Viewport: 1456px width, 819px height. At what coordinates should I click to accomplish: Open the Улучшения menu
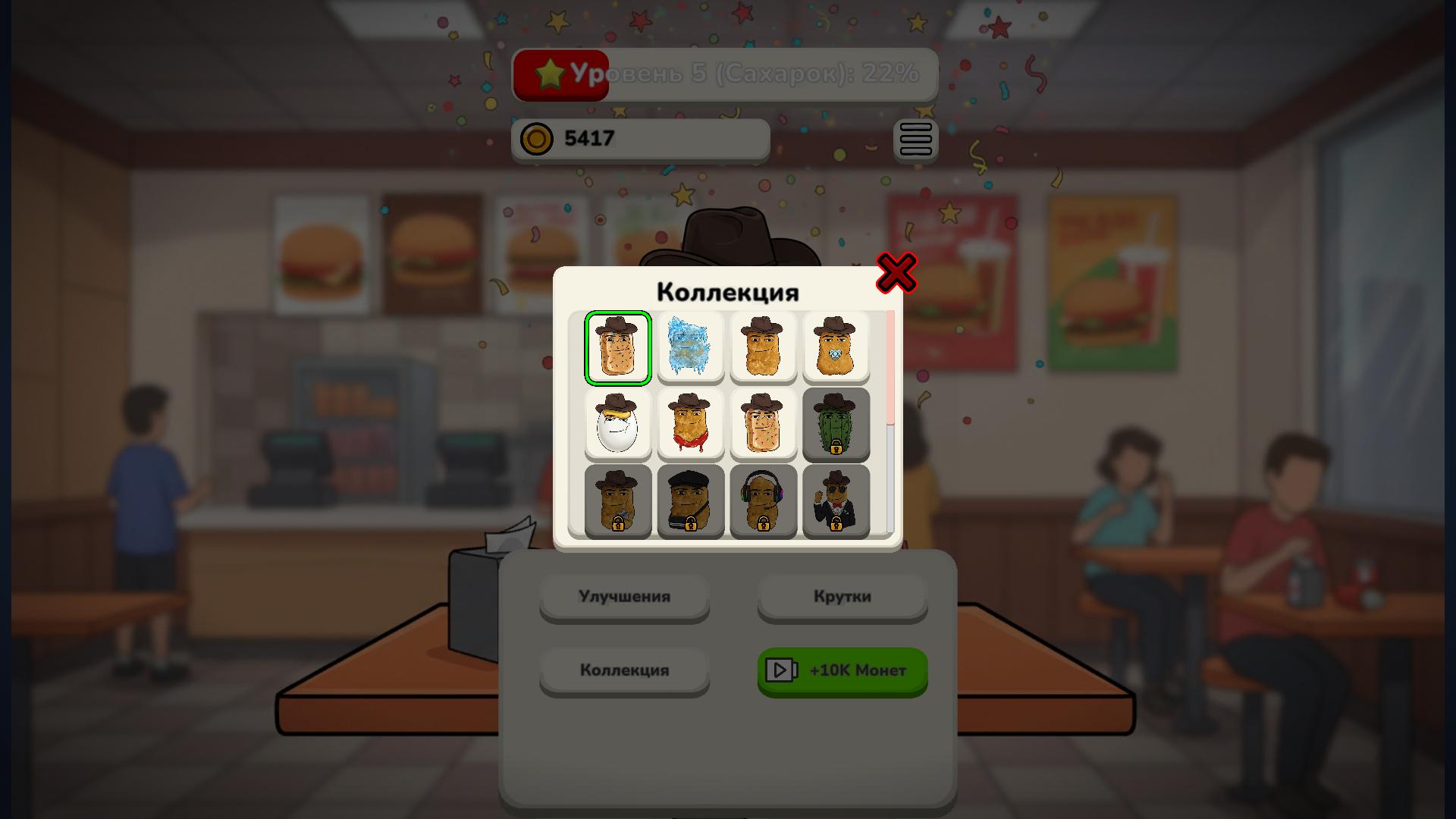624,597
